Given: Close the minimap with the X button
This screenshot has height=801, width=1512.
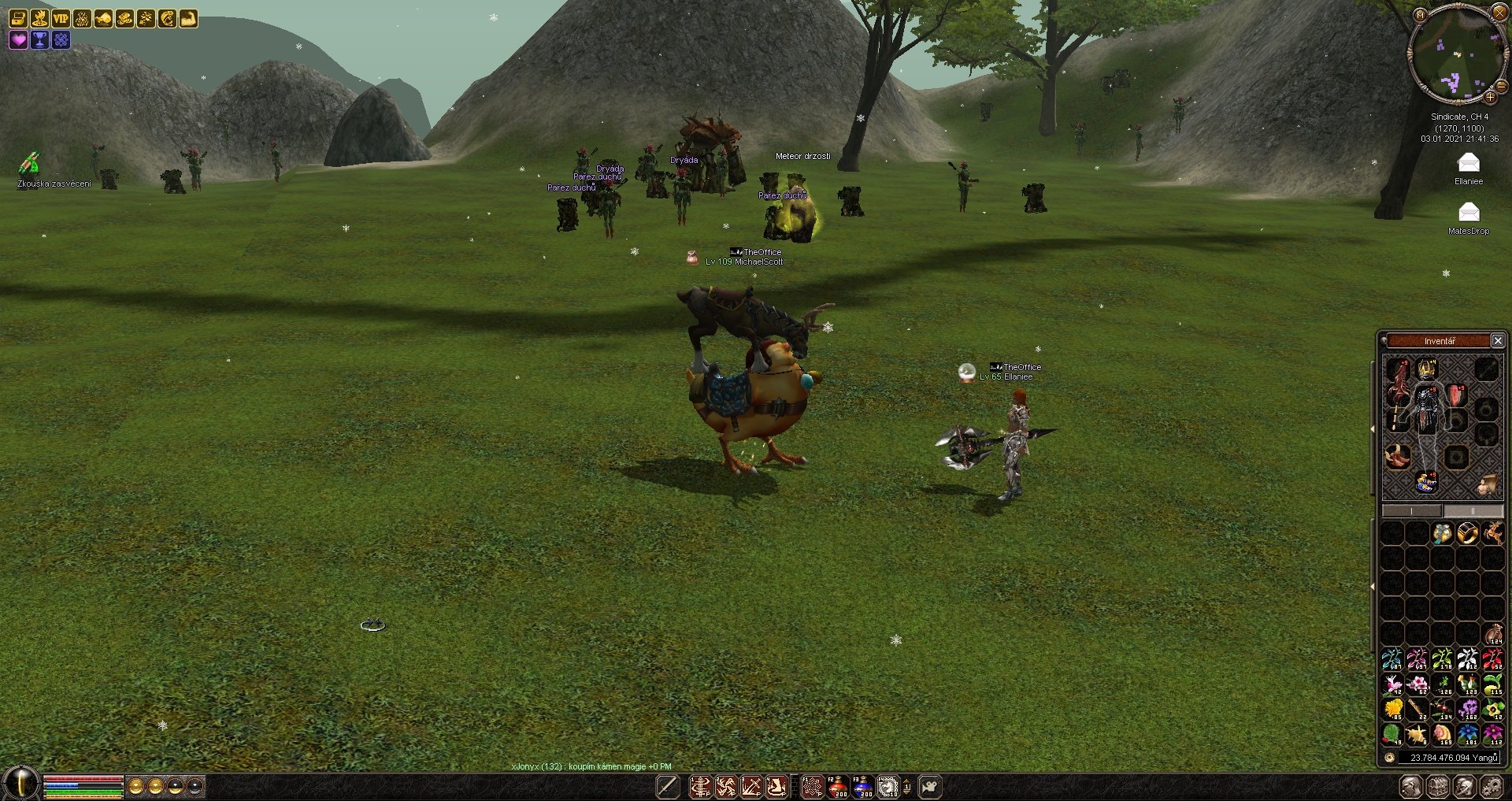Looking at the screenshot, I should tap(1499, 12).
